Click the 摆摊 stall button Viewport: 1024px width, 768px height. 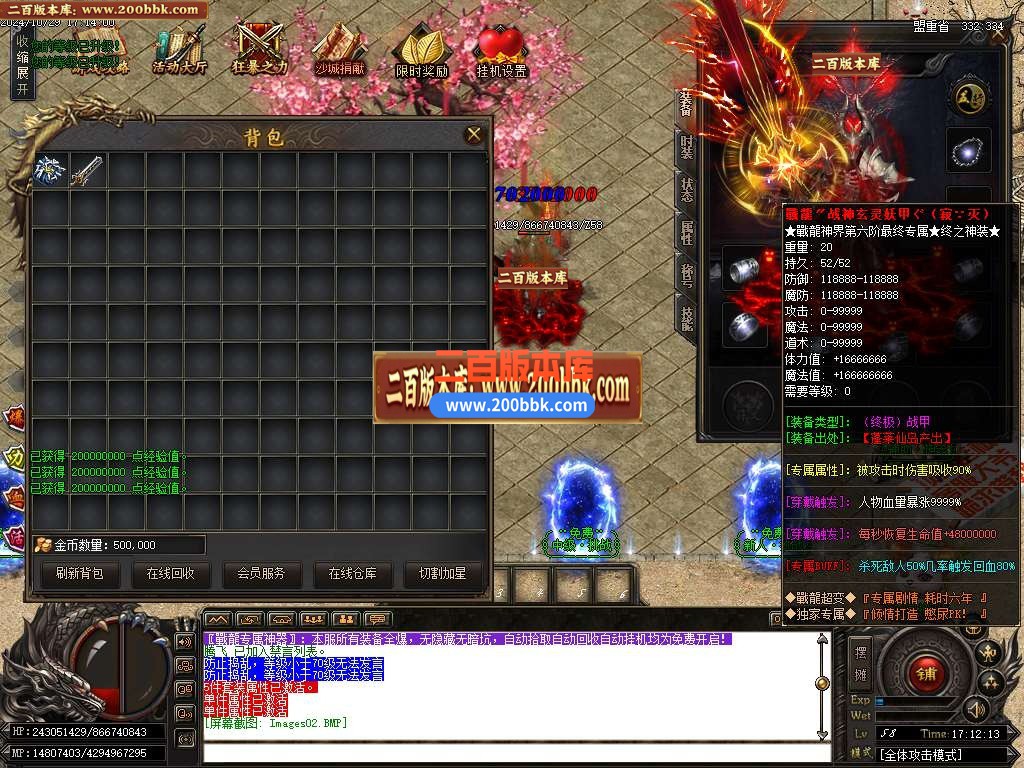(861, 659)
